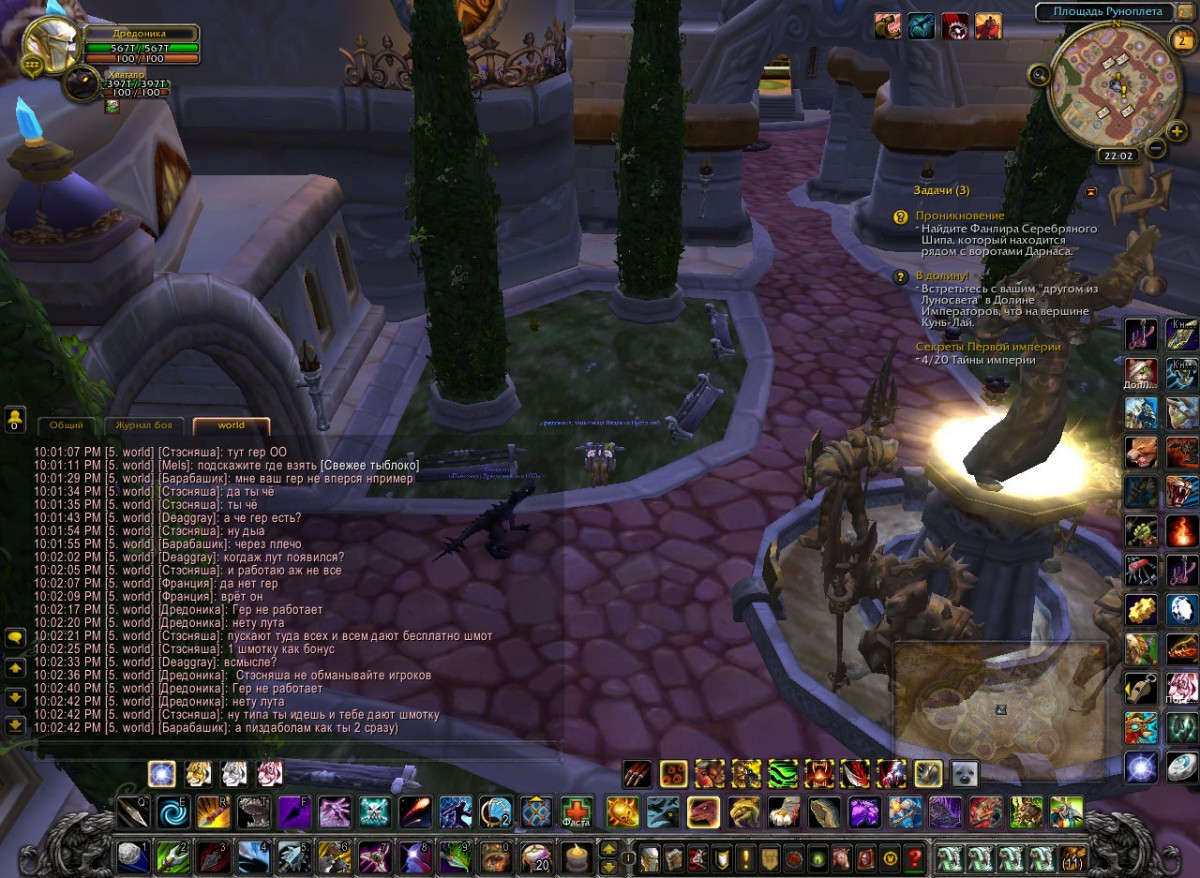Open the red question mark help button
The image size is (1200, 878).
(913, 857)
